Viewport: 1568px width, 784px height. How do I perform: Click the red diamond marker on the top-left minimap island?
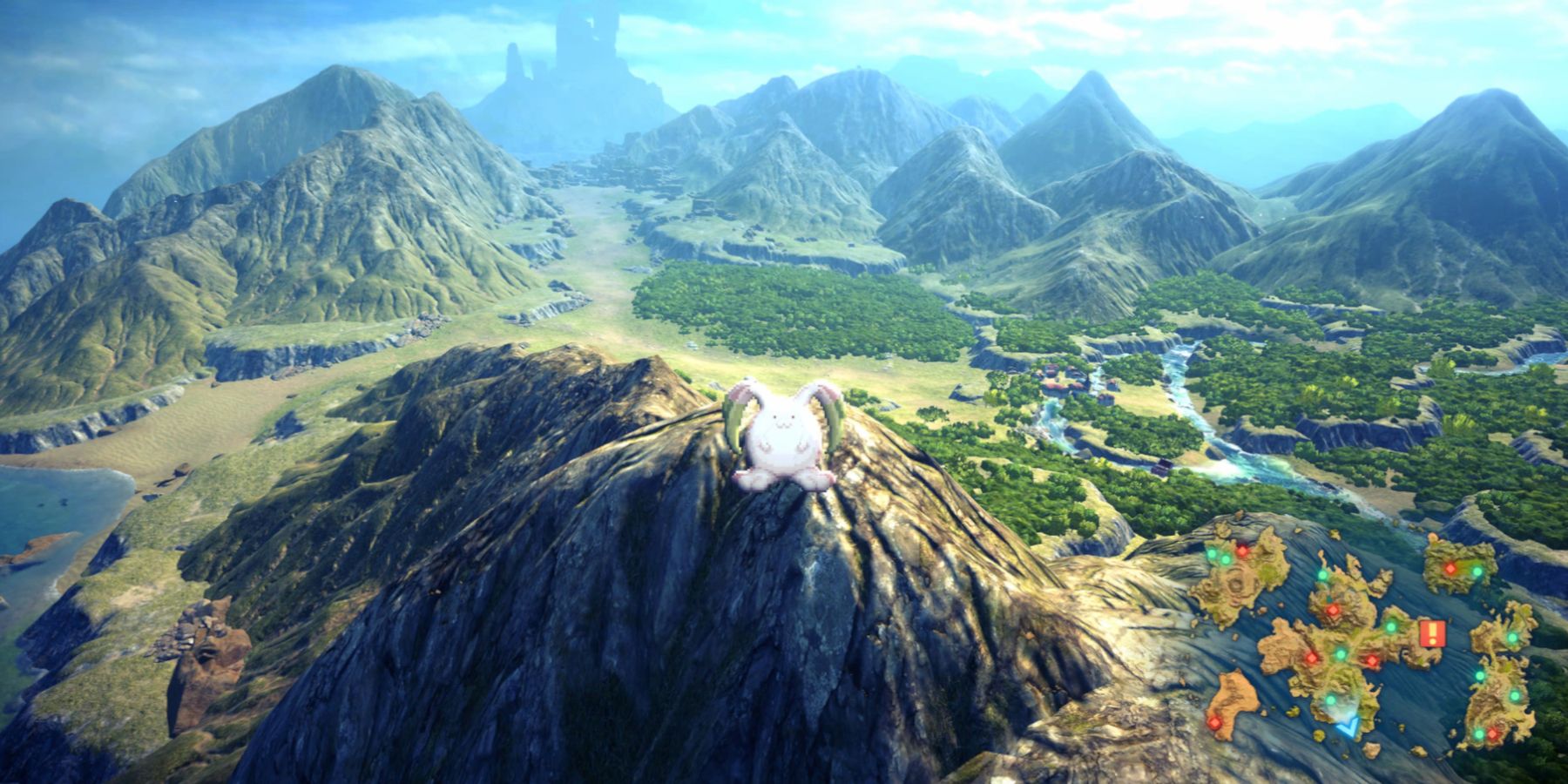click(1242, 551)
